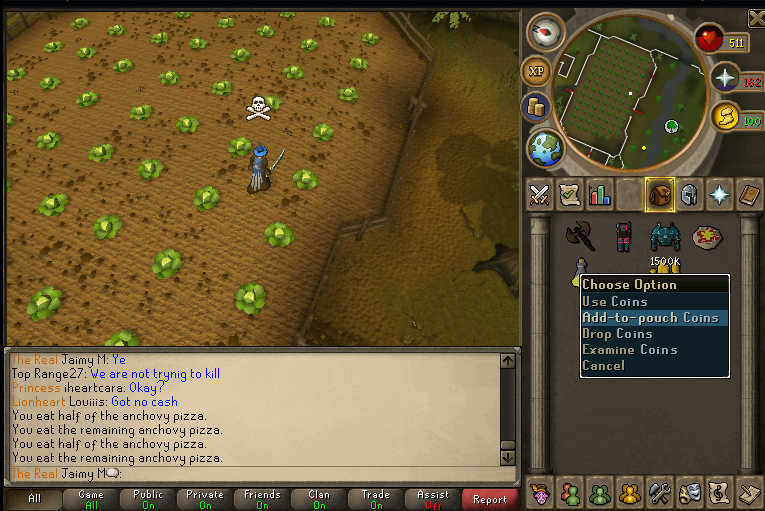Toggle the XP counter button
The image size is (765, 511).
(535, 72)
